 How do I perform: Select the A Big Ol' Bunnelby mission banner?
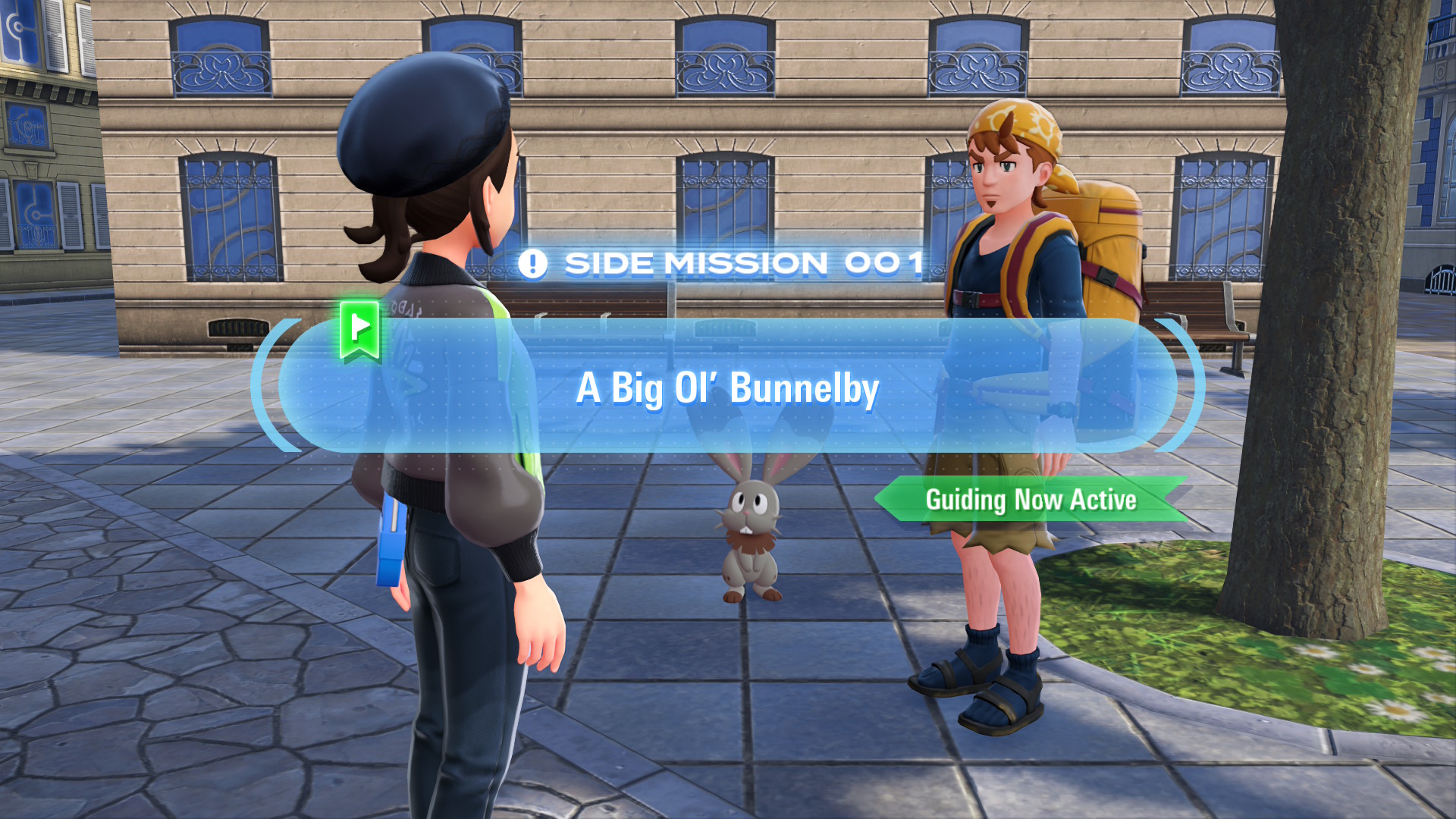[x=727, y=388]
